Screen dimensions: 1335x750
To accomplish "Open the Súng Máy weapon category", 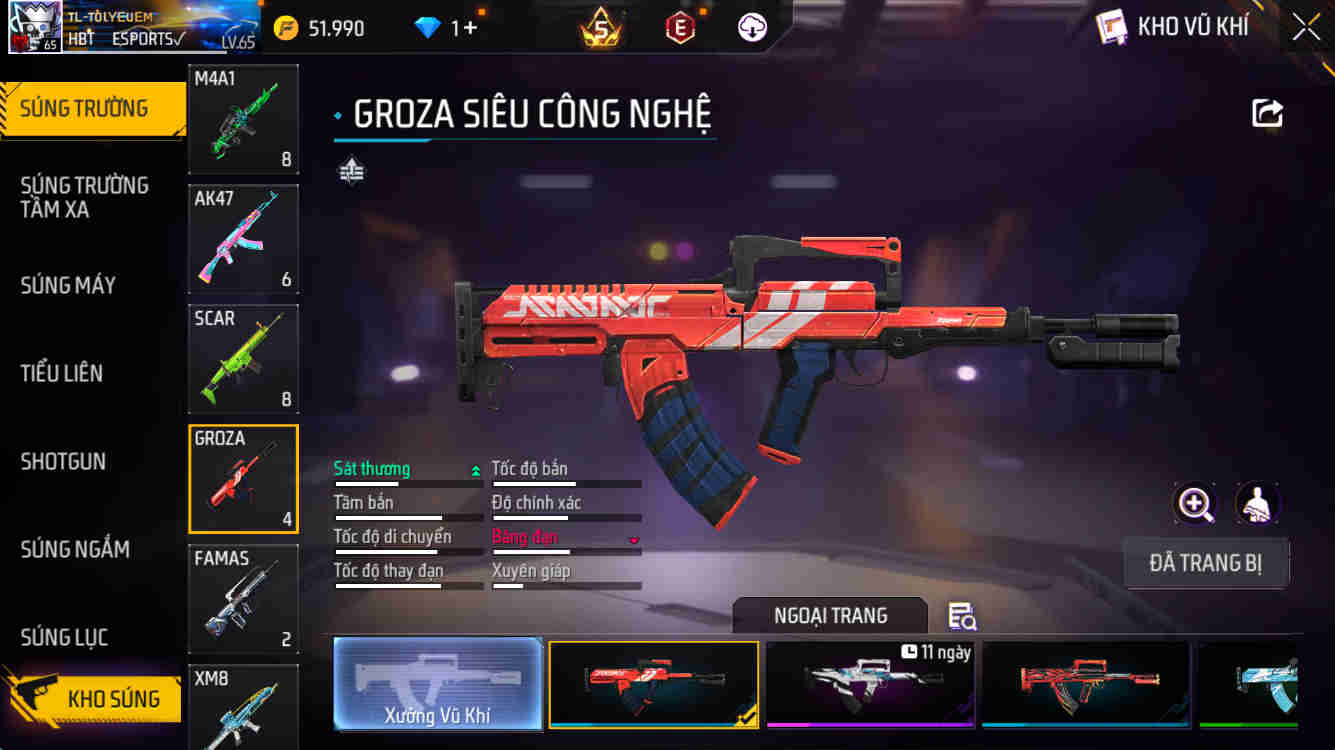I will 68,286.
